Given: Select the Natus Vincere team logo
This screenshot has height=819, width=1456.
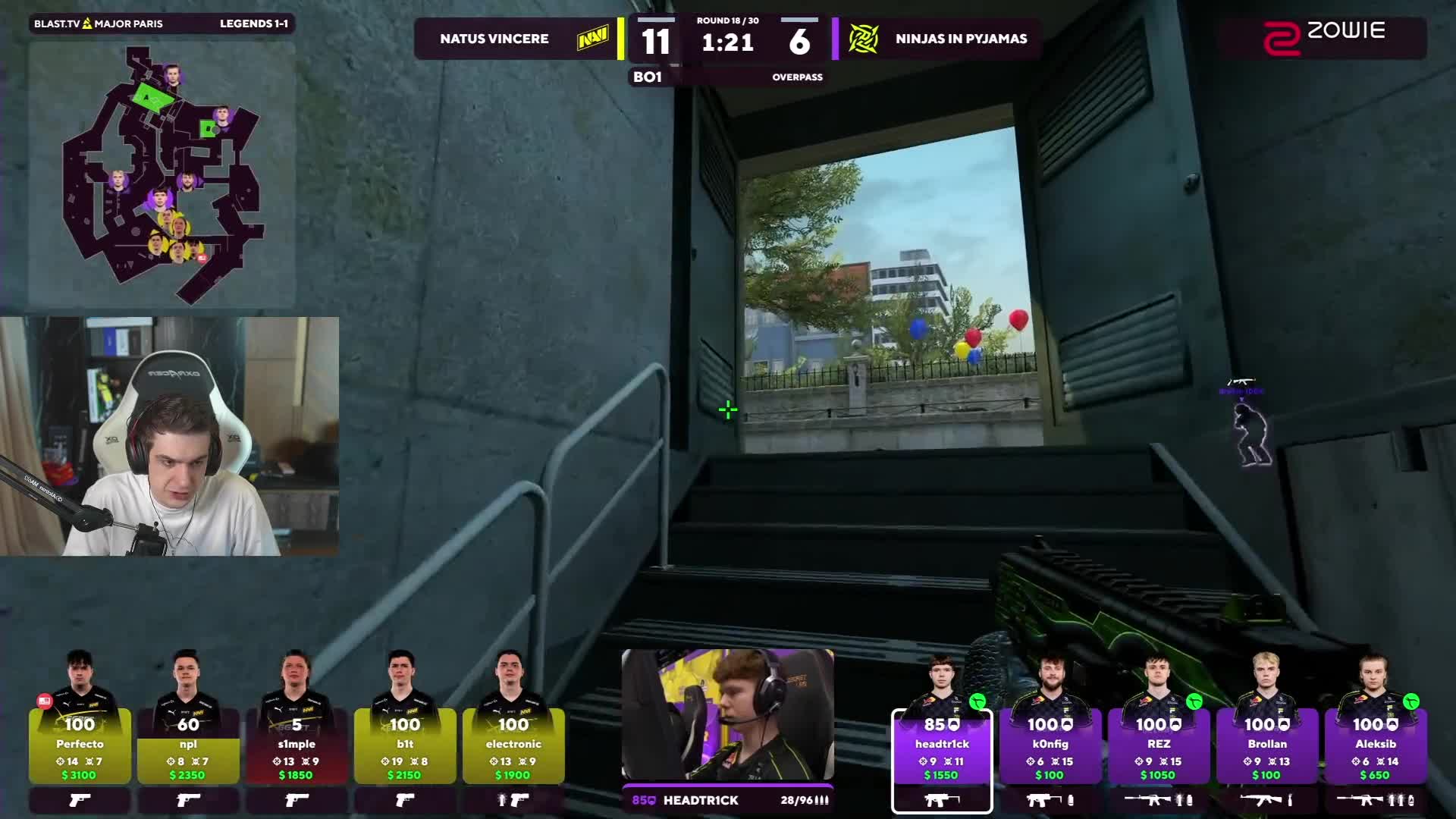Looking at the screenshot, I should point(592,39).
